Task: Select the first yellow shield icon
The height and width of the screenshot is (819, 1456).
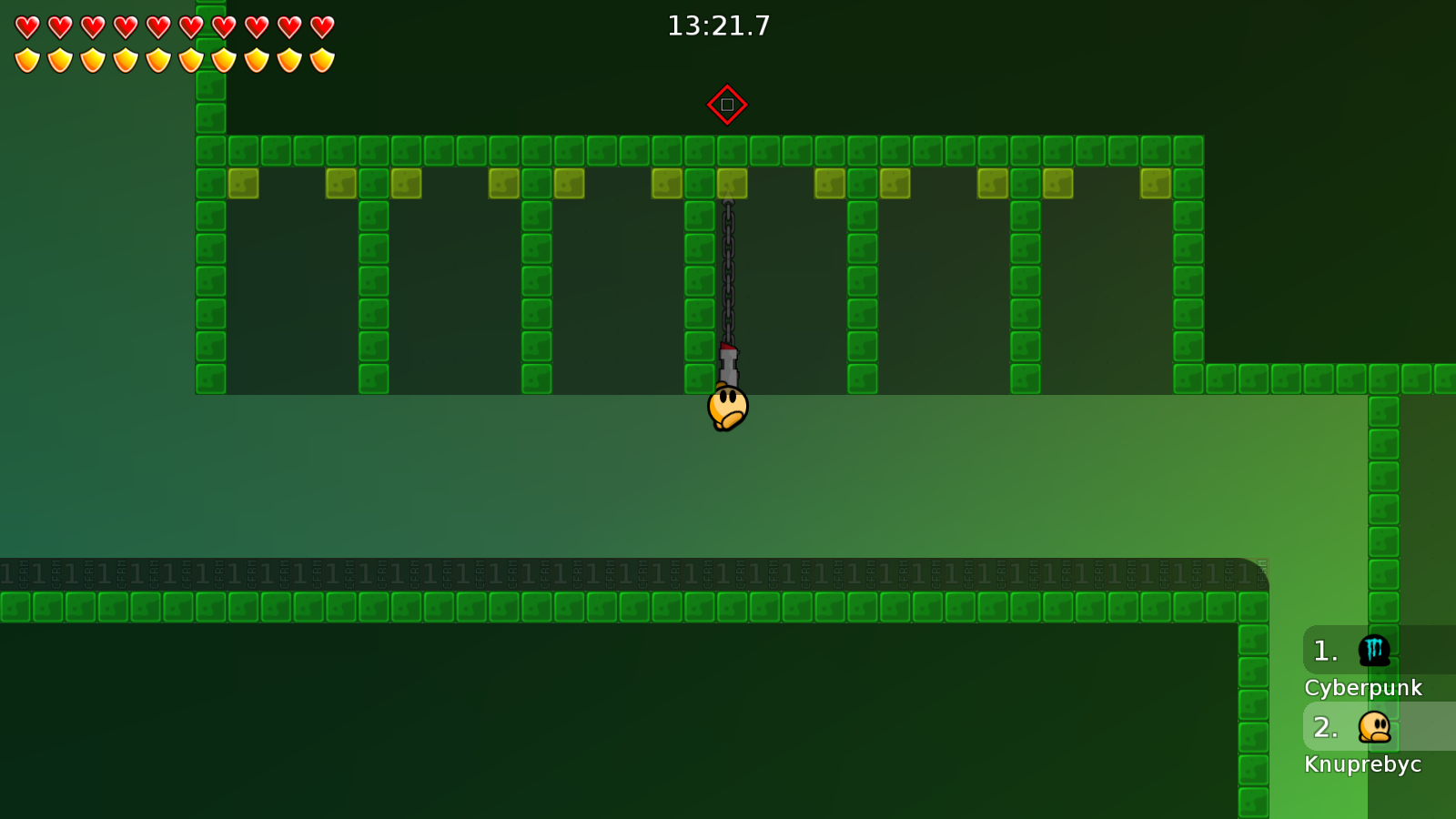Action: (x=25, y=60)
